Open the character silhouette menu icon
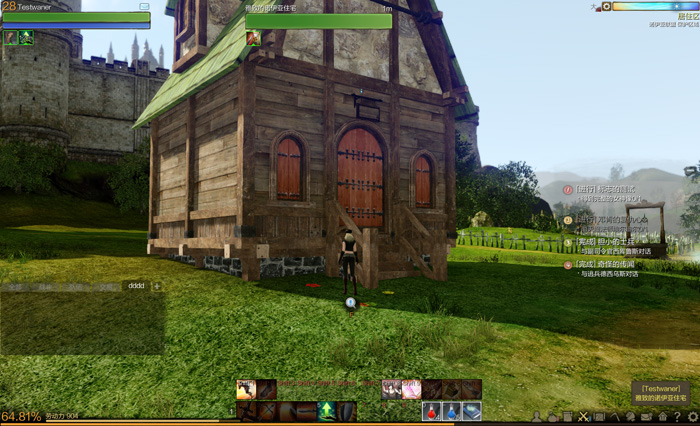Image resolution: width=700 pixels, height=426 pixels. (x=537, y=416)
